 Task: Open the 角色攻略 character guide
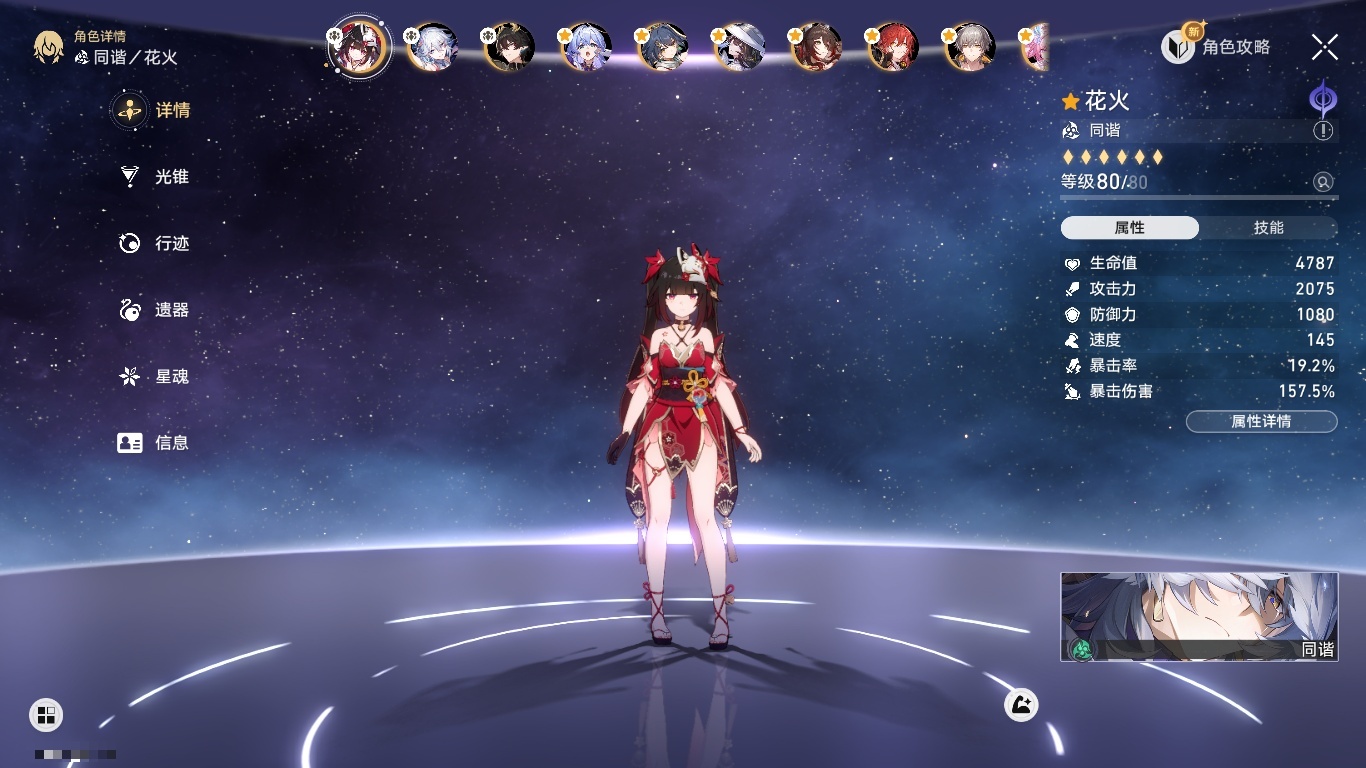tap(1217, 46)
